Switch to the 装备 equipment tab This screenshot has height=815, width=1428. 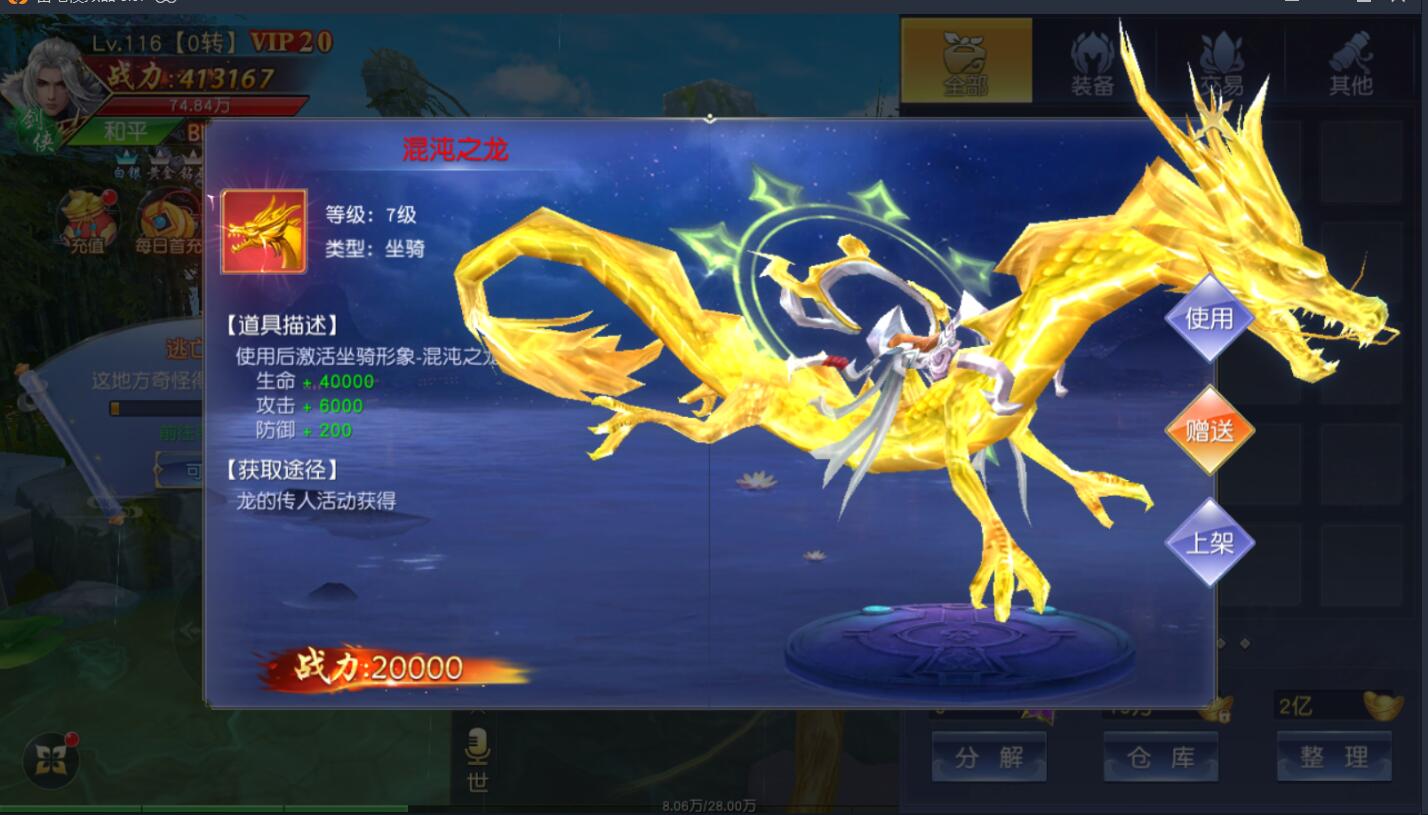point(1092,61)
